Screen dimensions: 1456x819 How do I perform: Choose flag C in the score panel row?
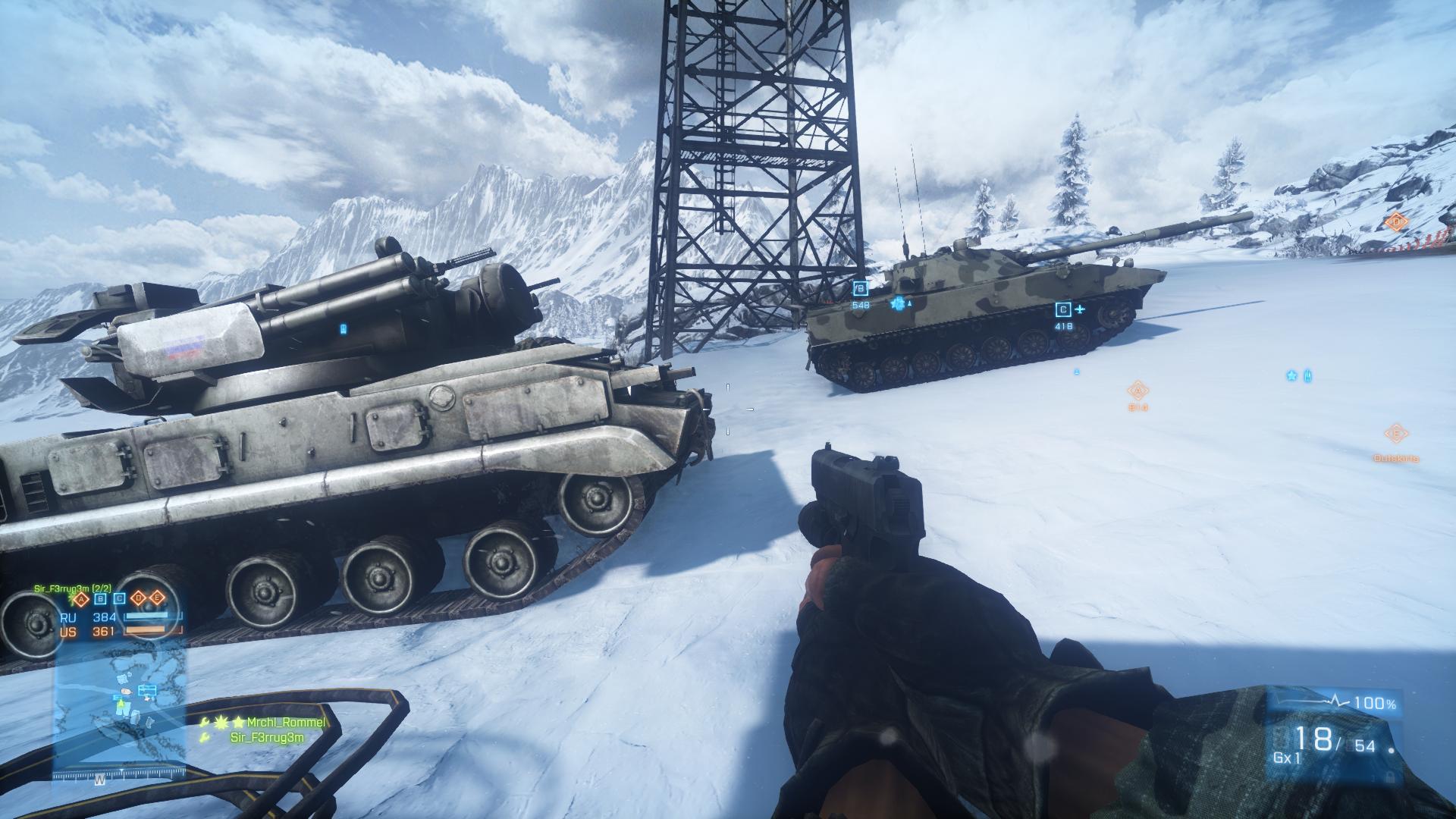119,598
